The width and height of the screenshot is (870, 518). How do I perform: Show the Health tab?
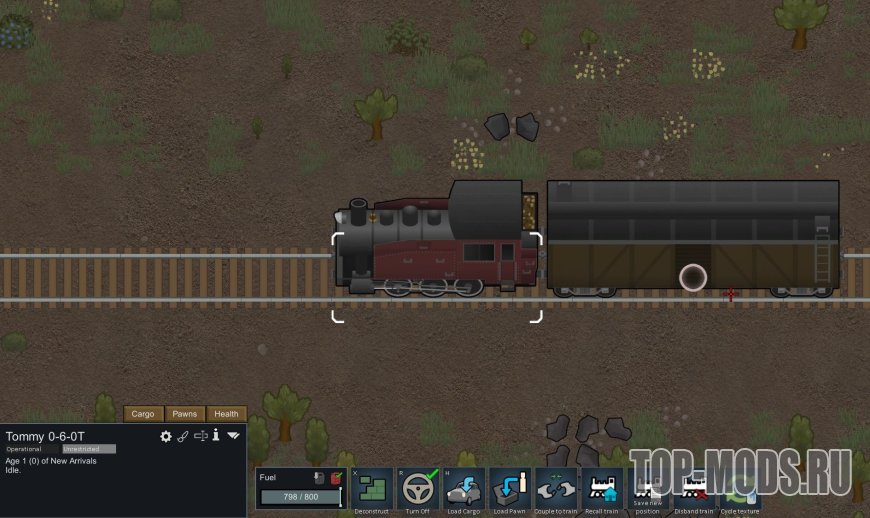pos(226,414)
